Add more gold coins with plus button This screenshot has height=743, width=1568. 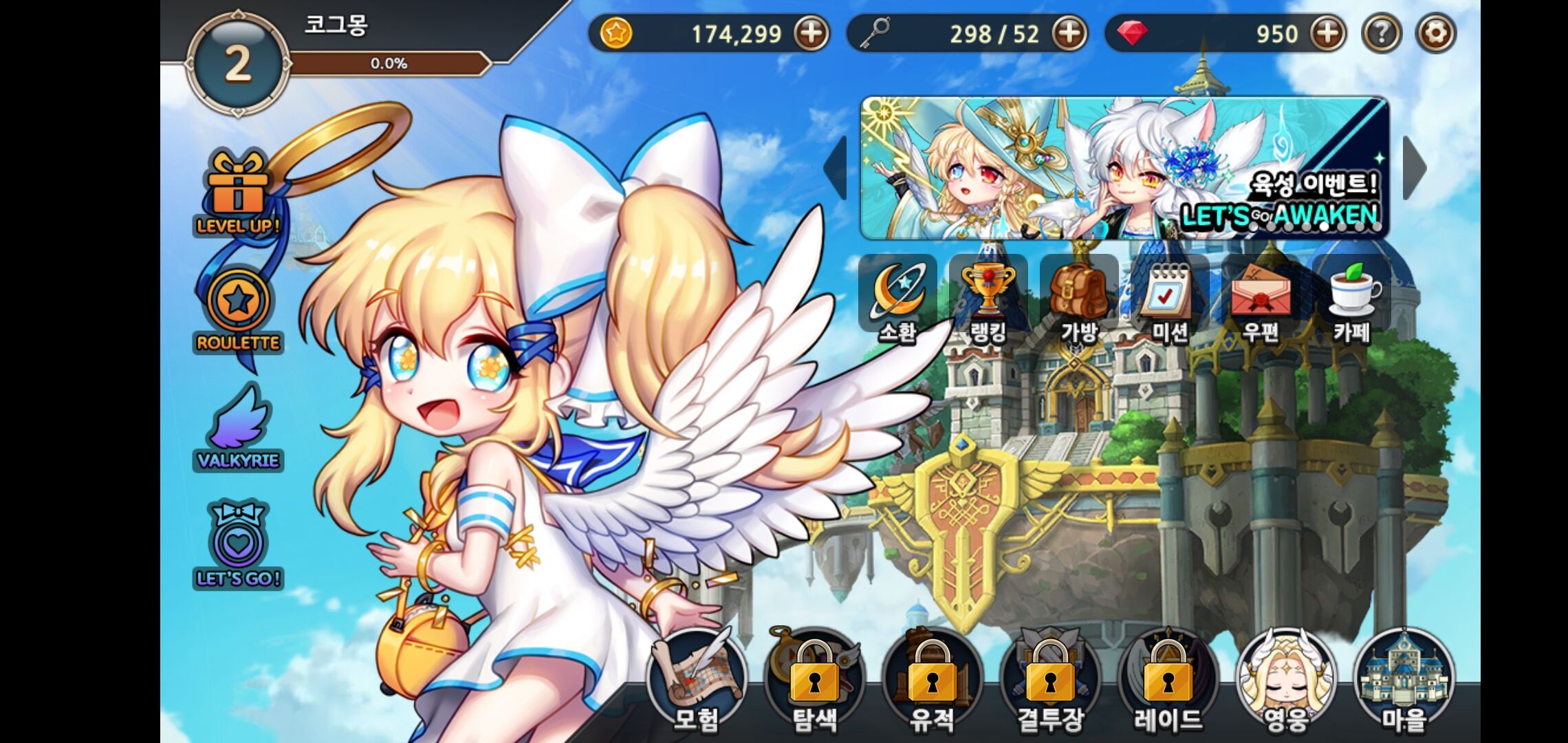812,33
